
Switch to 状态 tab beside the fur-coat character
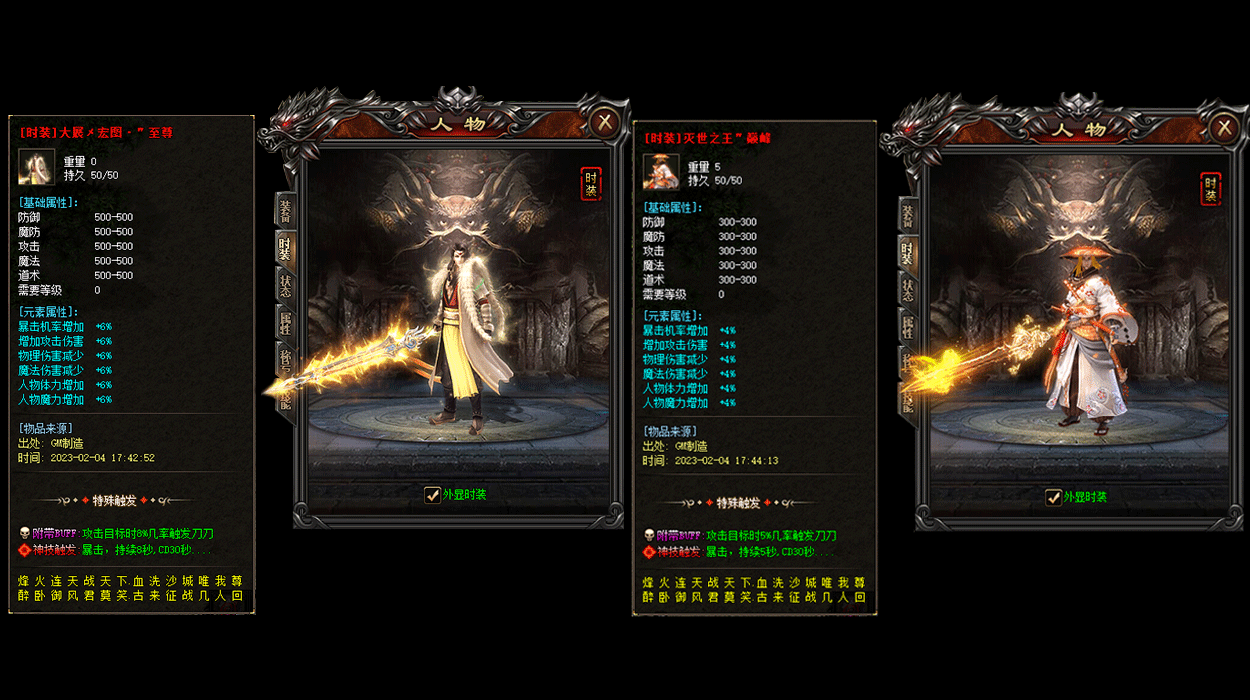point(286,285)
